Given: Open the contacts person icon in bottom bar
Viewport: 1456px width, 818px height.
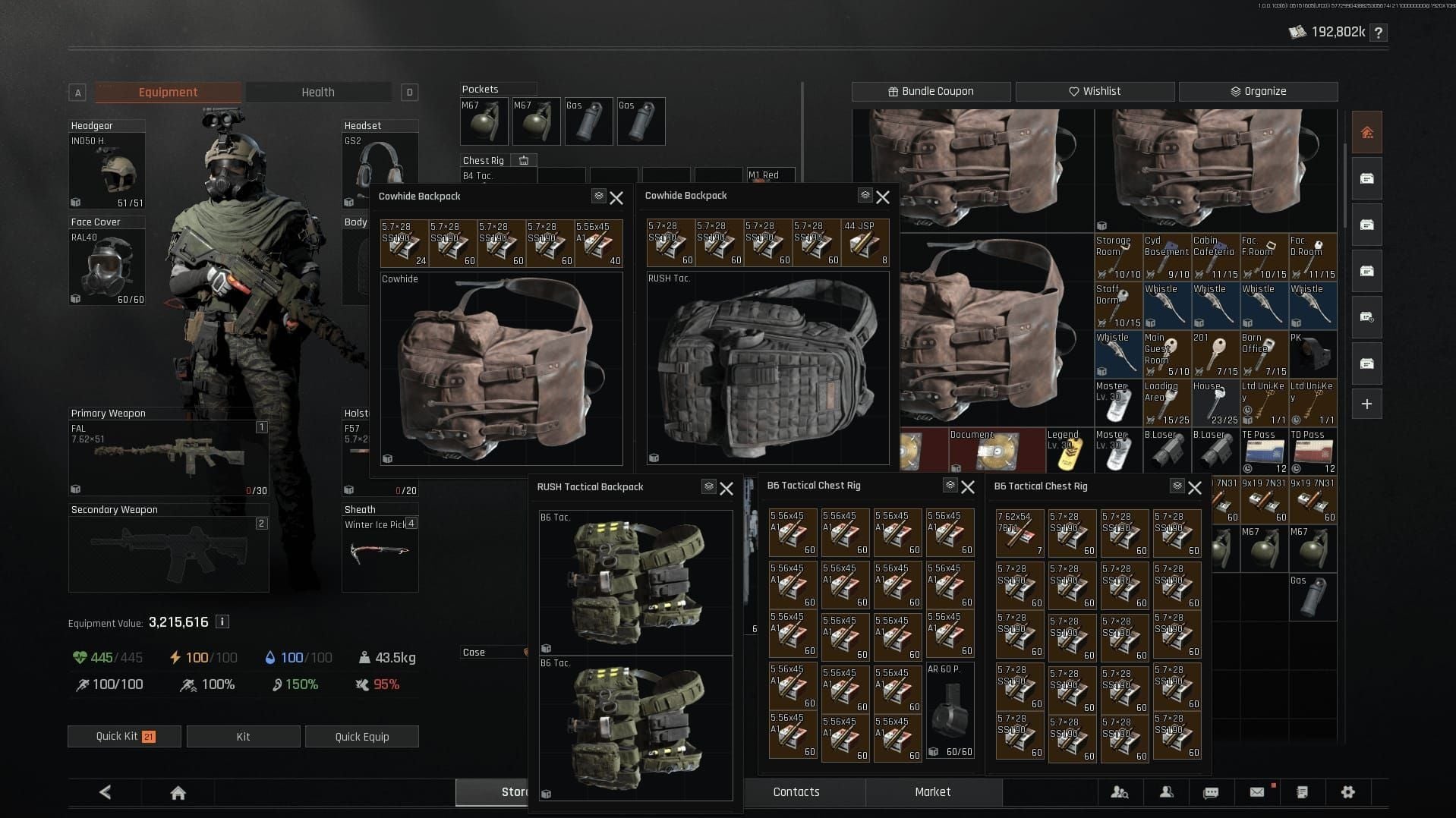Looking at the screenshot, I should (x=1165, y=792).
